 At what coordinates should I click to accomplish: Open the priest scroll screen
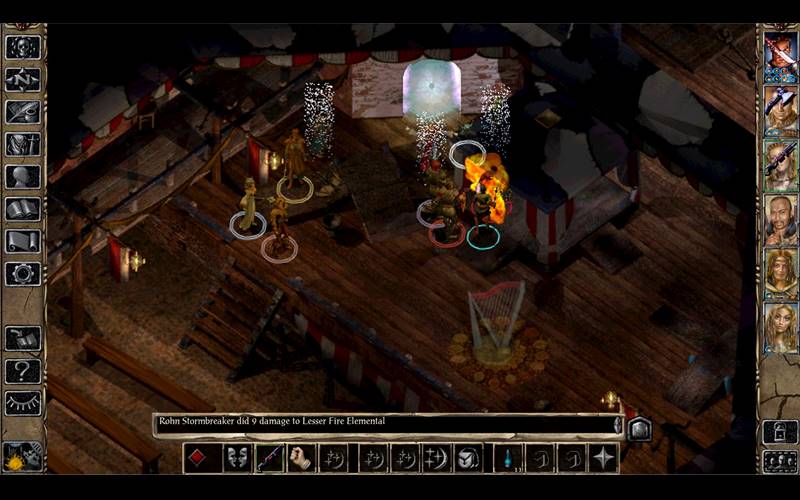click(22, 241)
